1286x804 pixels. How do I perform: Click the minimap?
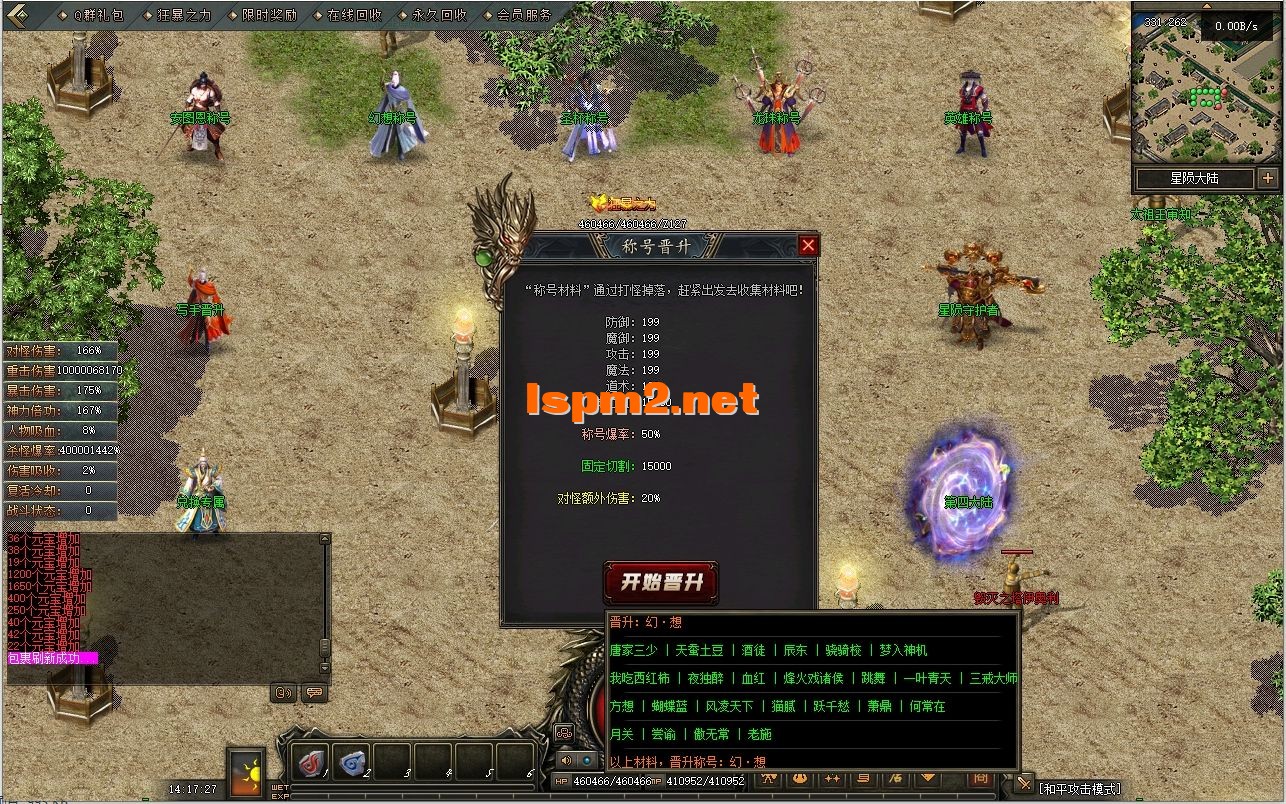pos(1206,95)
